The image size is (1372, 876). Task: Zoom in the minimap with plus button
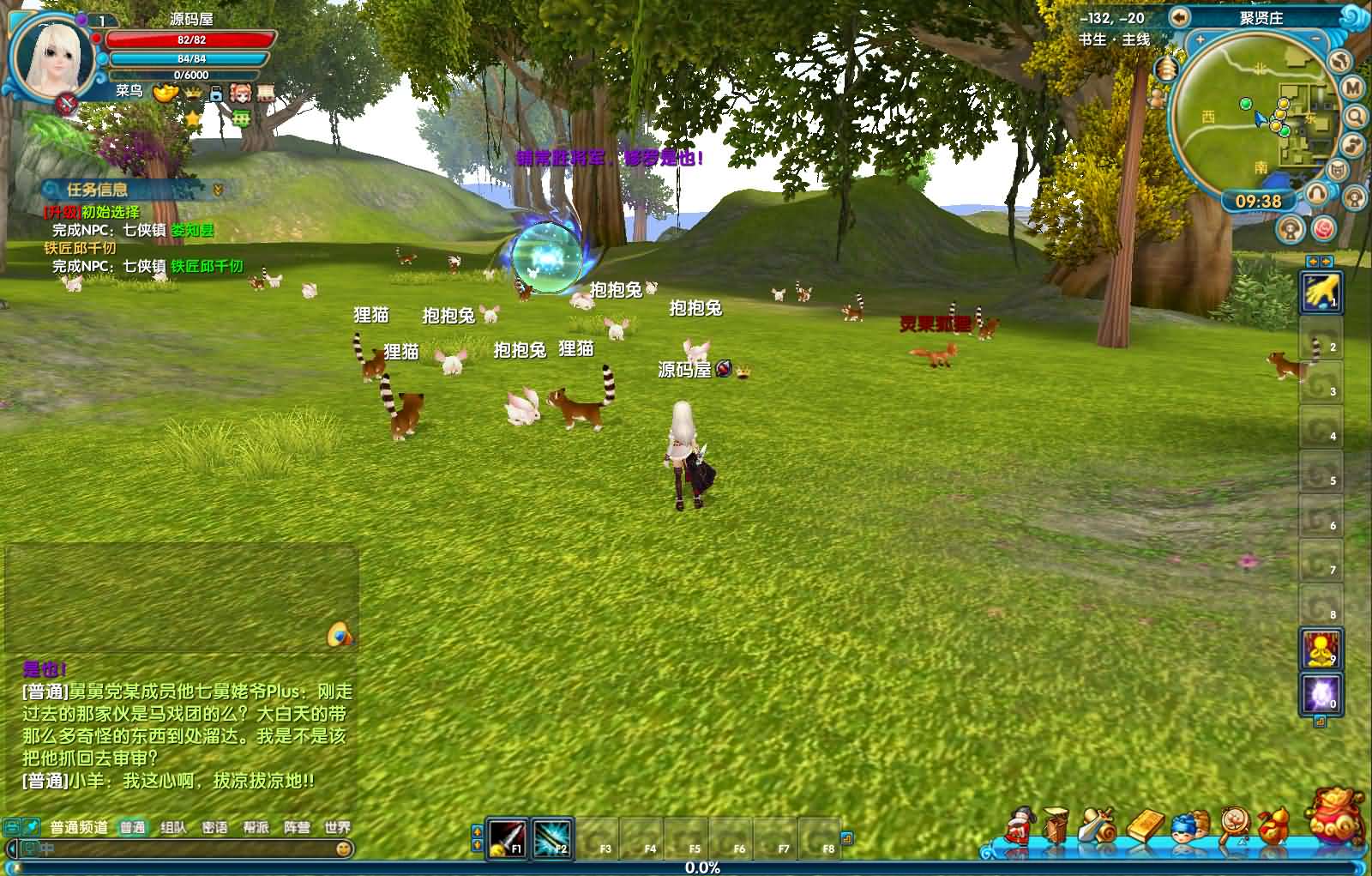[1200, 40]
